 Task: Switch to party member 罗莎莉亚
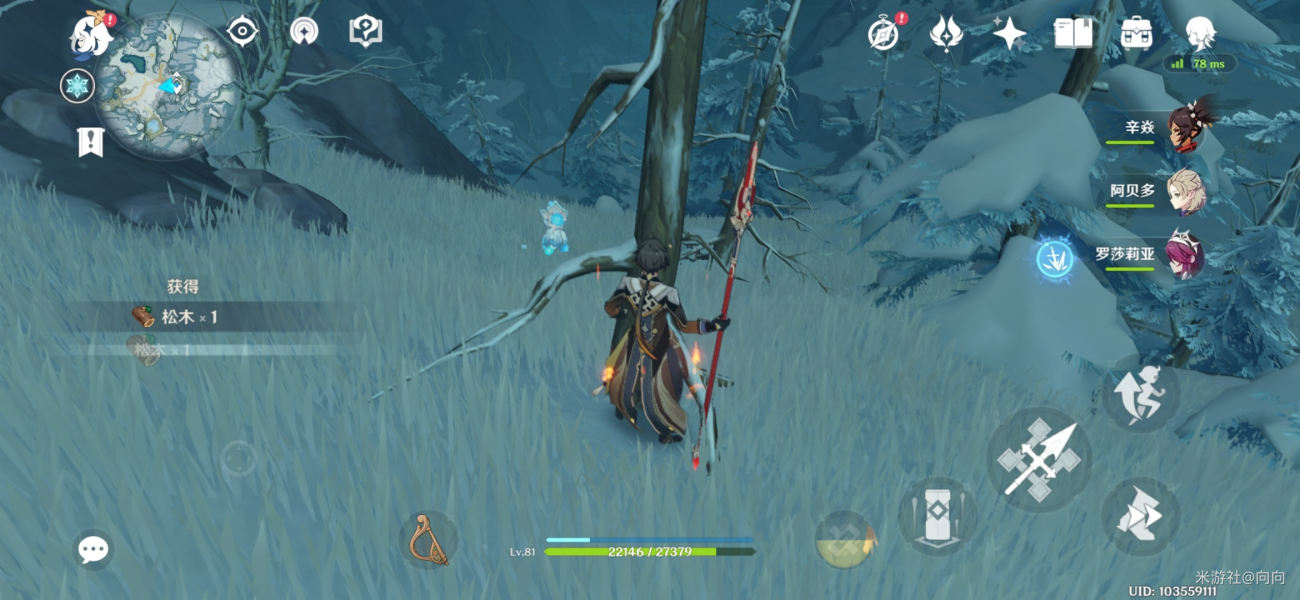click(x=1184, y=255)
